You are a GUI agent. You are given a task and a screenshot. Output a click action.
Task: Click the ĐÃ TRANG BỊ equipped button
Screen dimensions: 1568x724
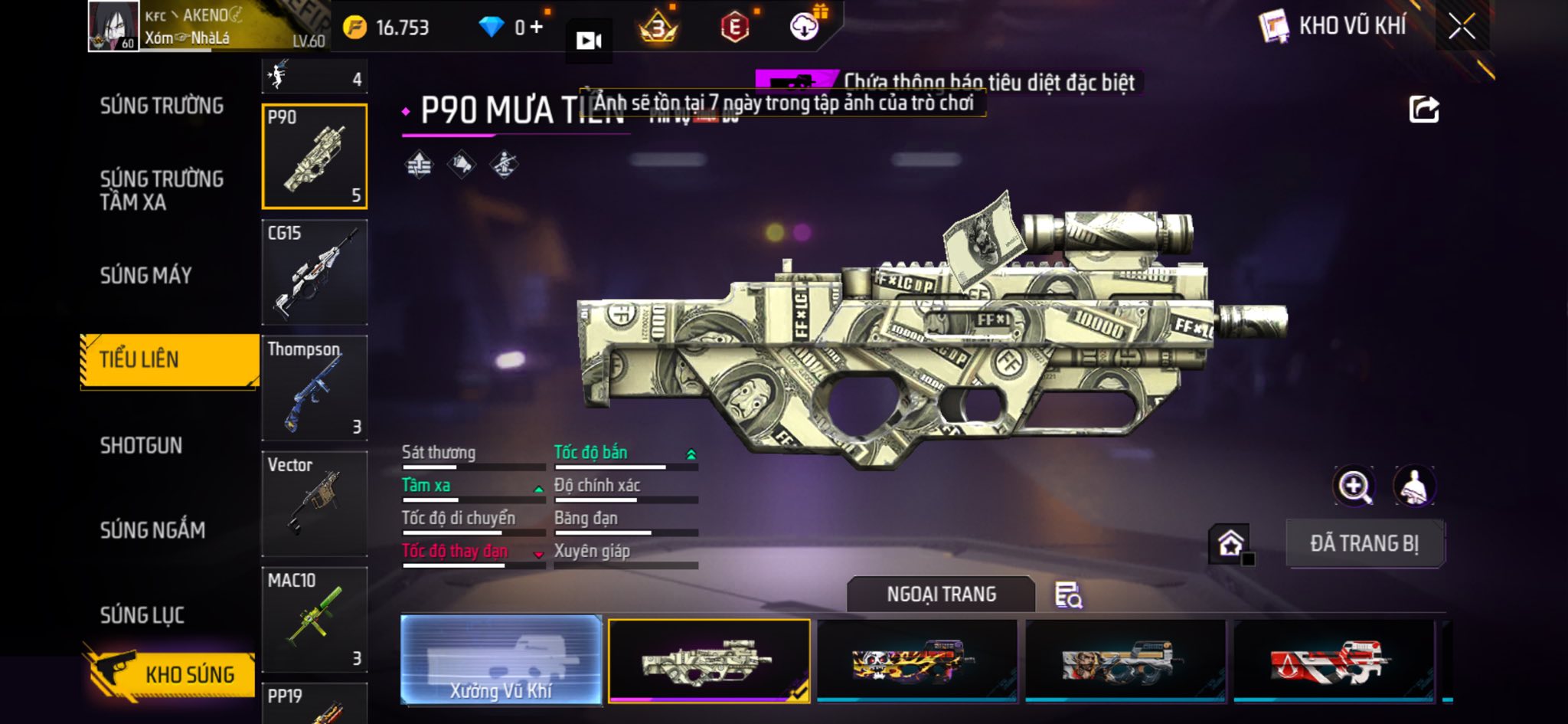pyautogui.click(x=1364, y=543)
